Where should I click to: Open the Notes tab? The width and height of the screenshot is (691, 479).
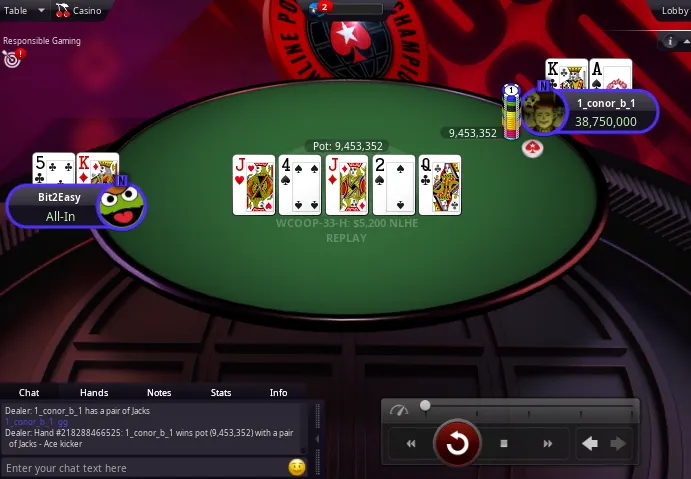coord(159,393)
